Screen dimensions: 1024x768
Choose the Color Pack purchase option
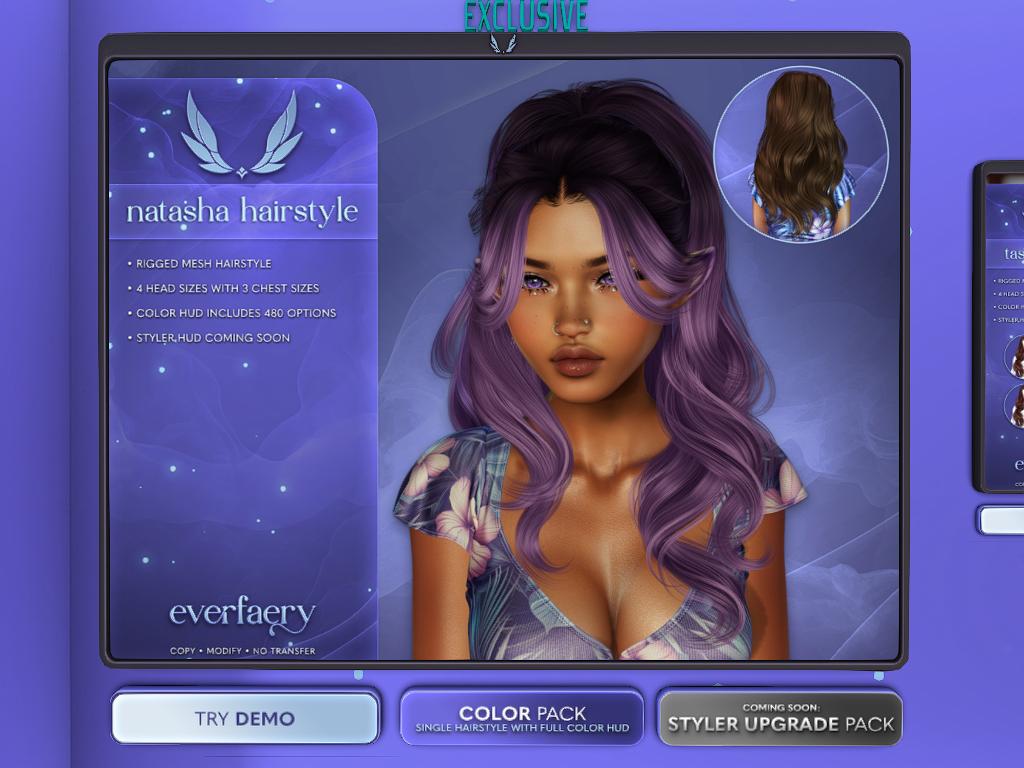pyautogui.click(x=521, y=718)
